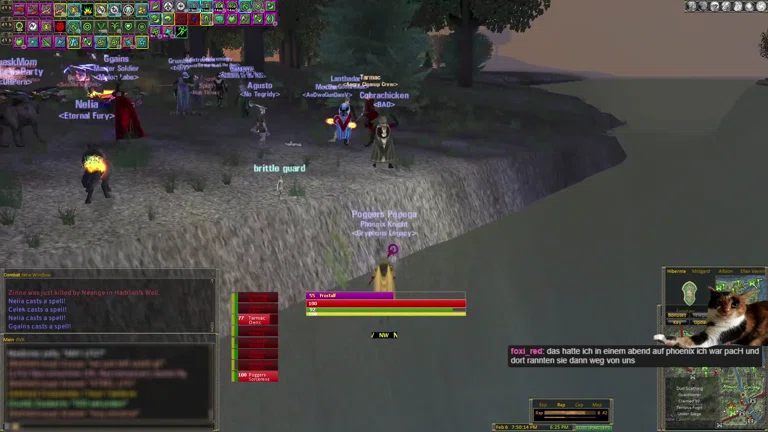768x432 pixels.
Task: Select Poggers Sorceress in the group list
Action: tap(256, 376)
